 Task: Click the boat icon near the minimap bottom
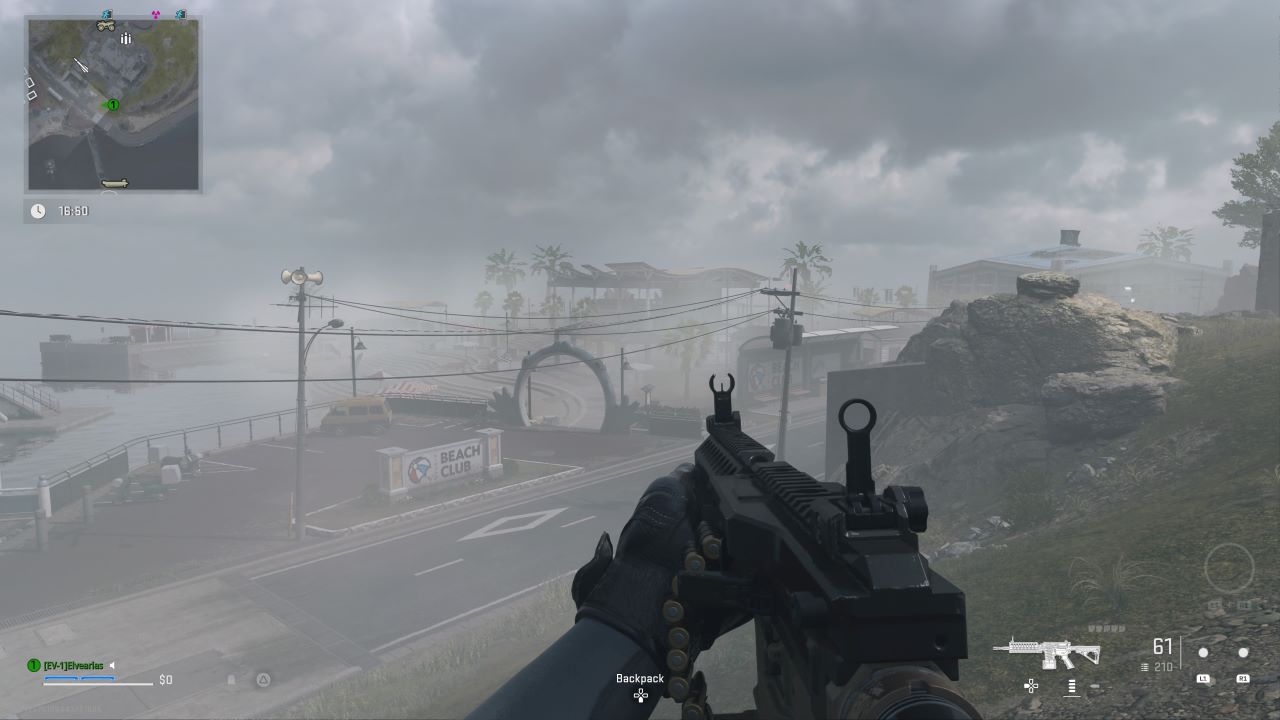point(113,183)
